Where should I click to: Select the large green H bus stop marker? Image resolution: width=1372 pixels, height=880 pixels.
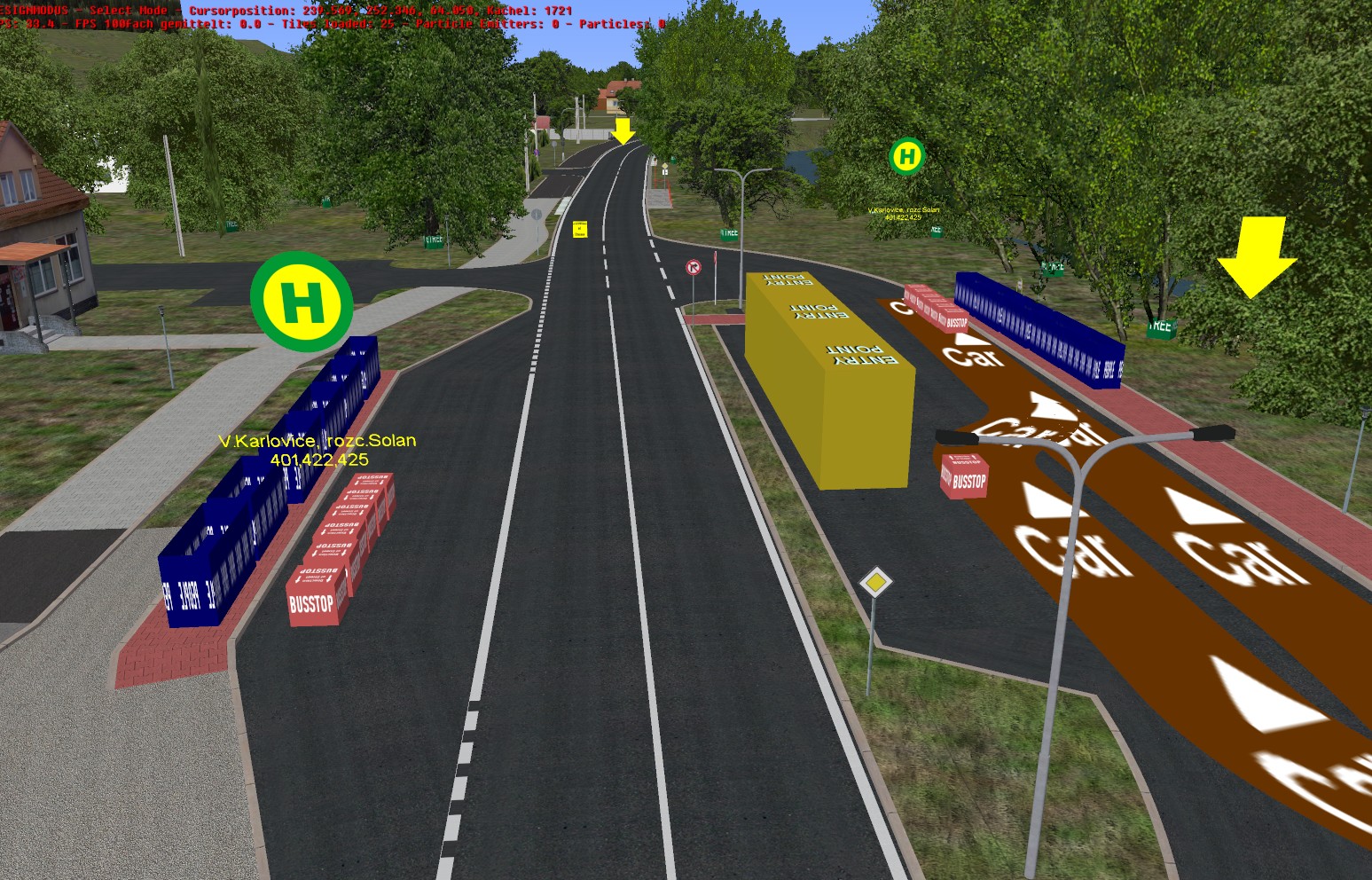click(x=302, y=302)
